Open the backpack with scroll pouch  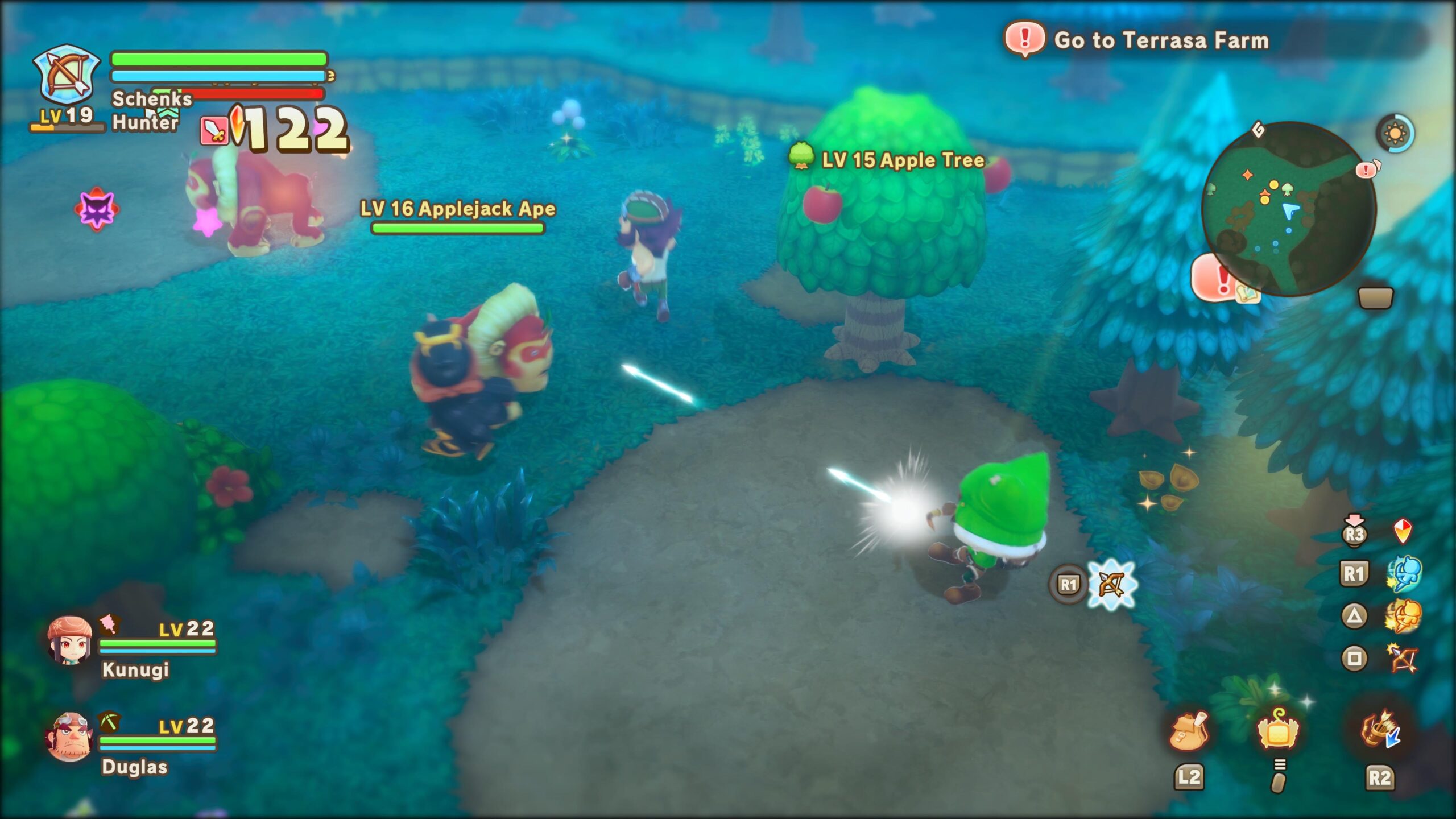pos(1189,730)
